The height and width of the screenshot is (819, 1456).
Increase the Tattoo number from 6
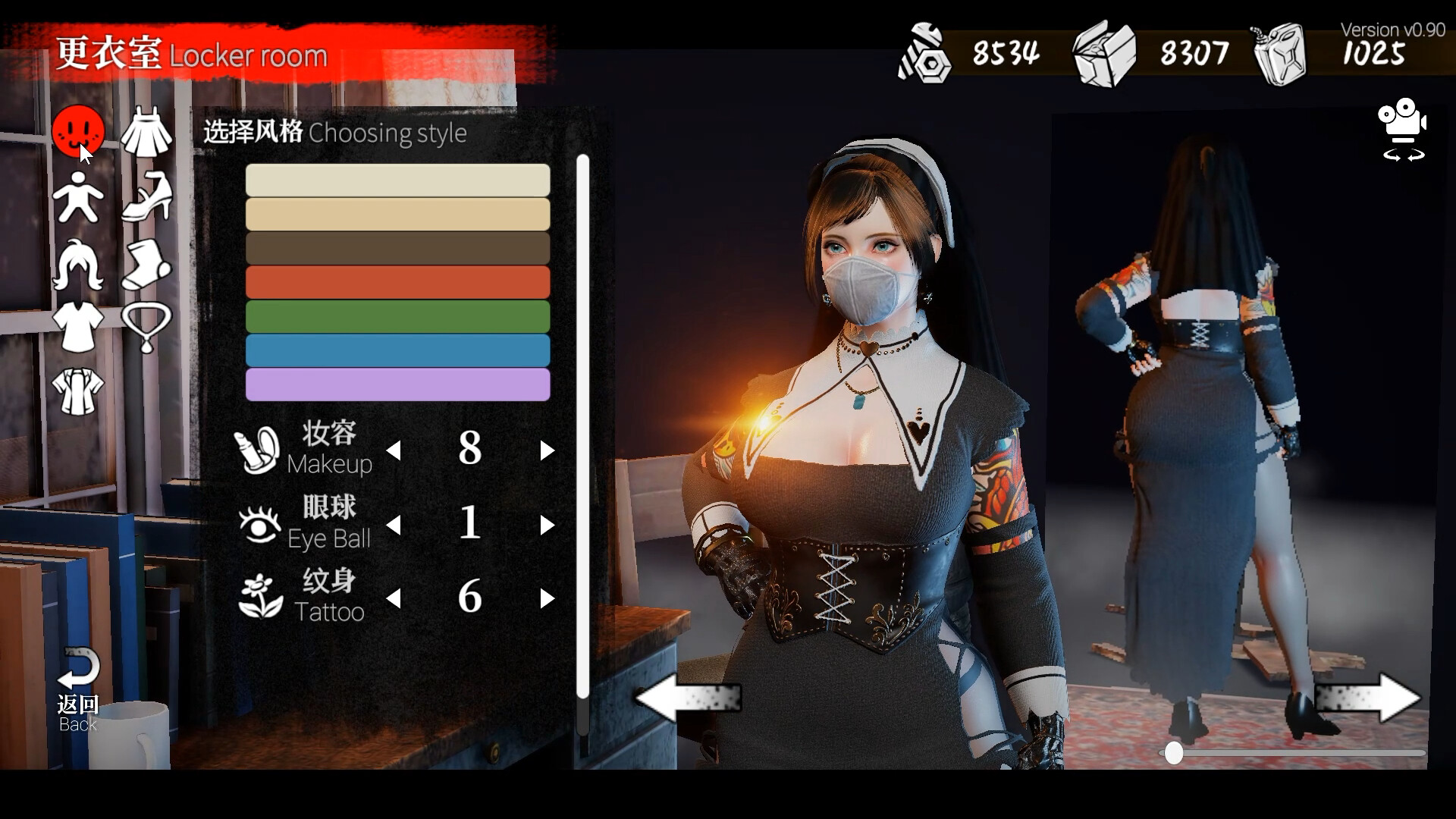(548, 598)
